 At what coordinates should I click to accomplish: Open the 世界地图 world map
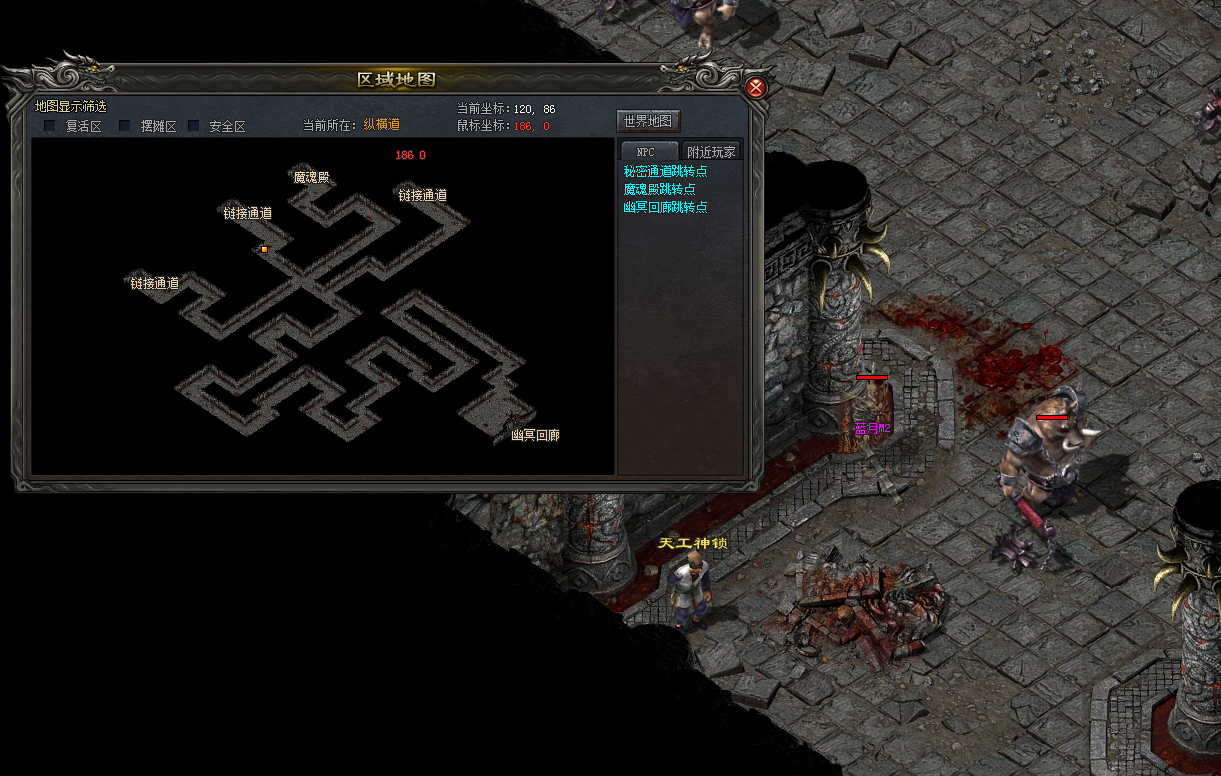(x=648, y=121)
